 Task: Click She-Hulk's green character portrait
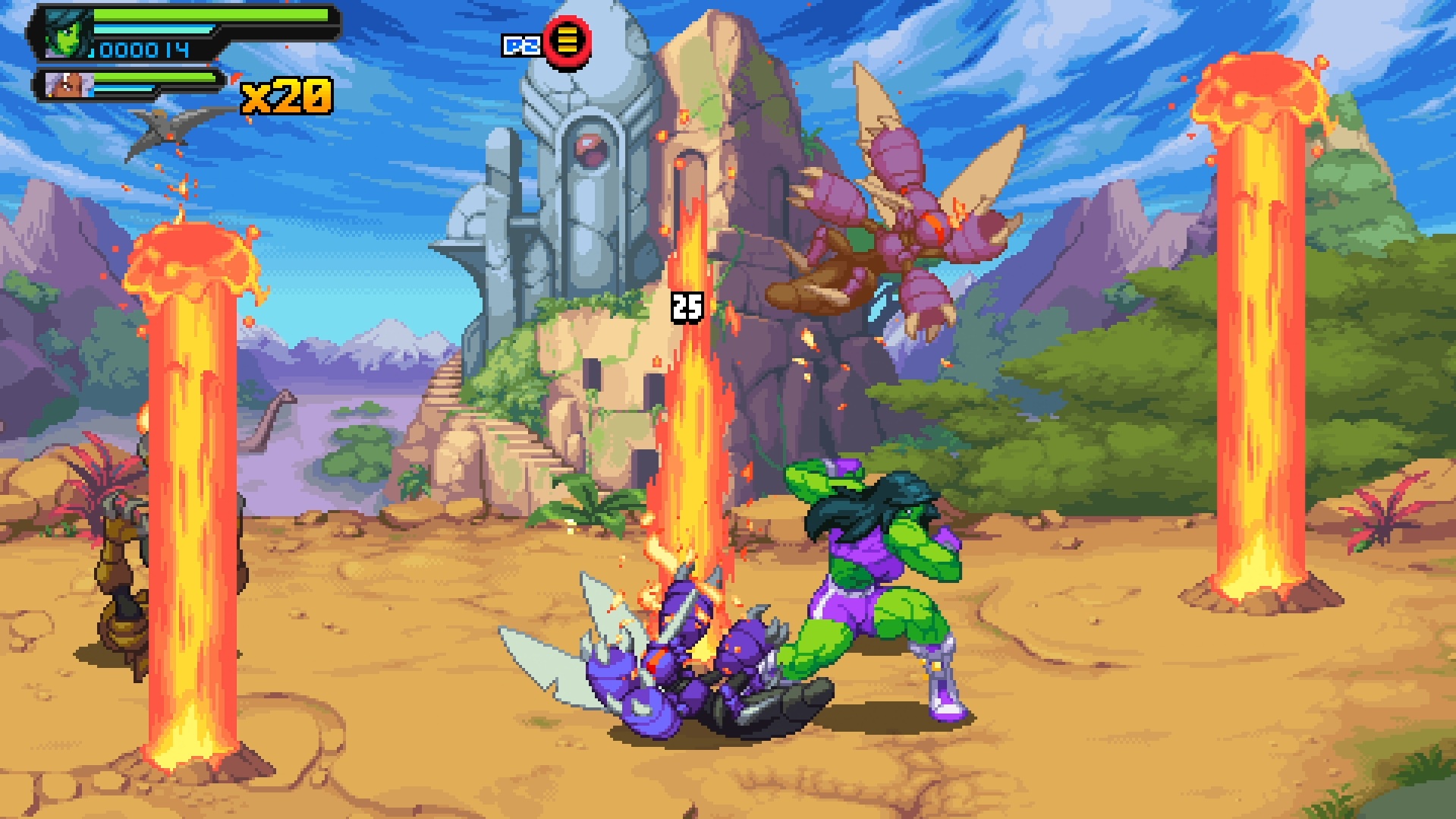point(67,35)
